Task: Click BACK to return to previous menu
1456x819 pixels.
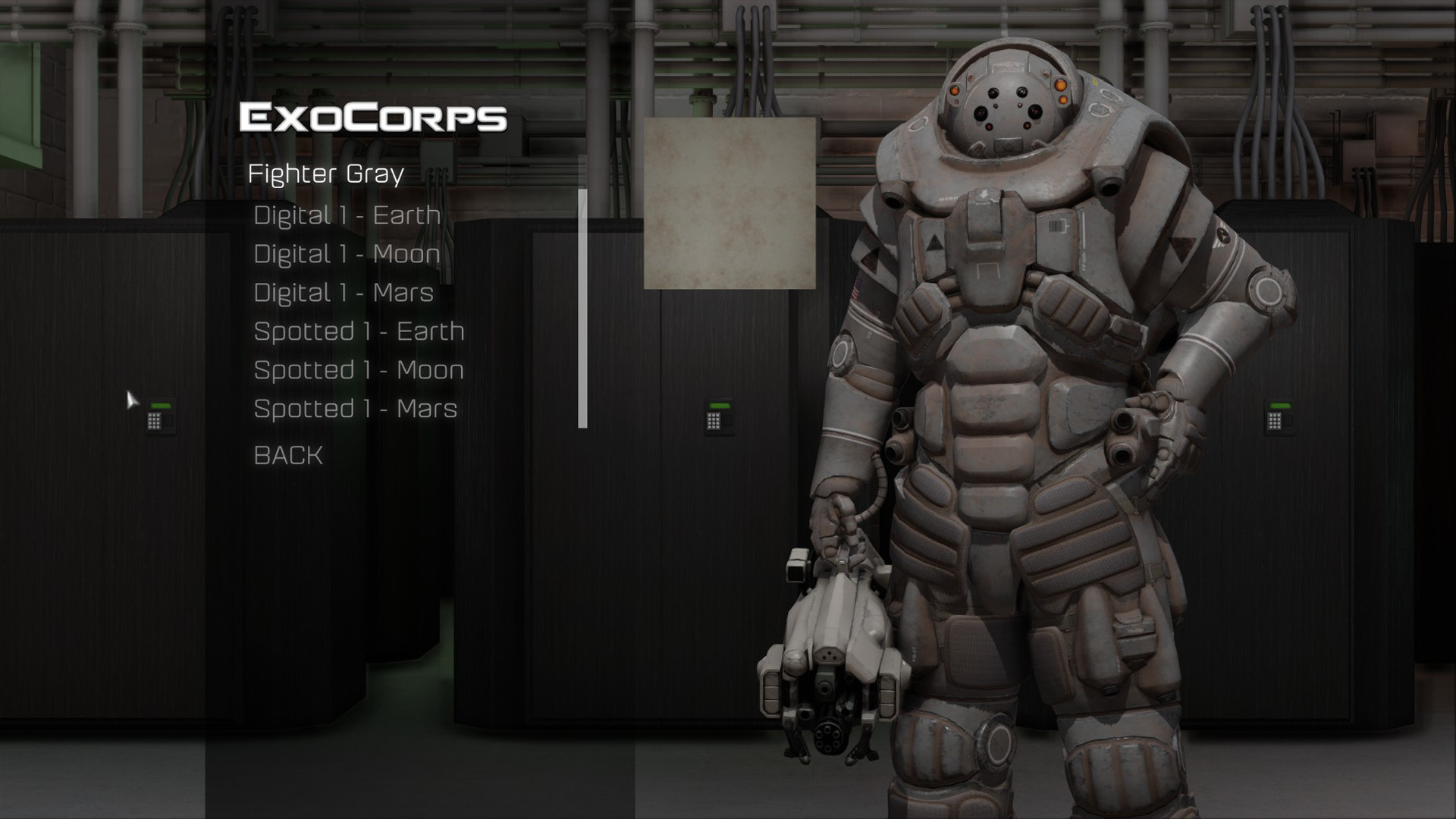Action: [x=288, y=455]
